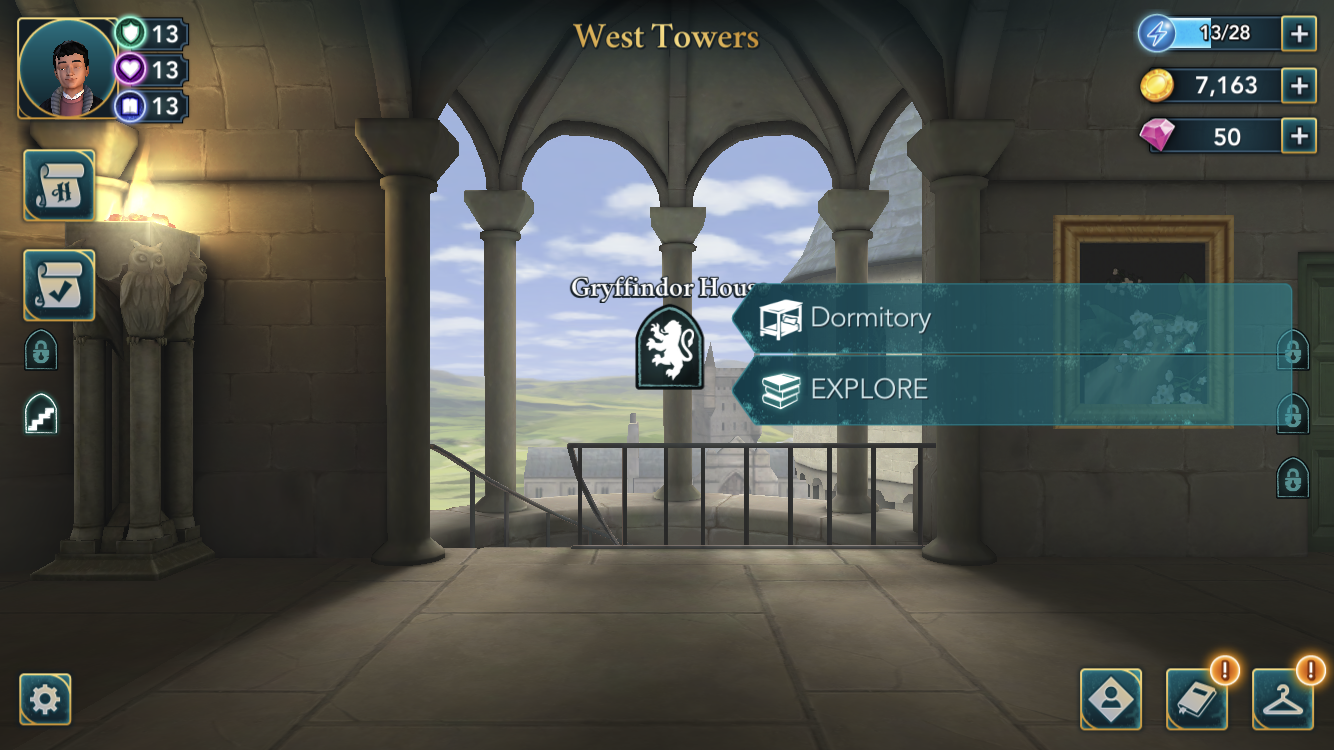
Task: Select the staircase floor navigation icon
Action: tap(41, 415)
